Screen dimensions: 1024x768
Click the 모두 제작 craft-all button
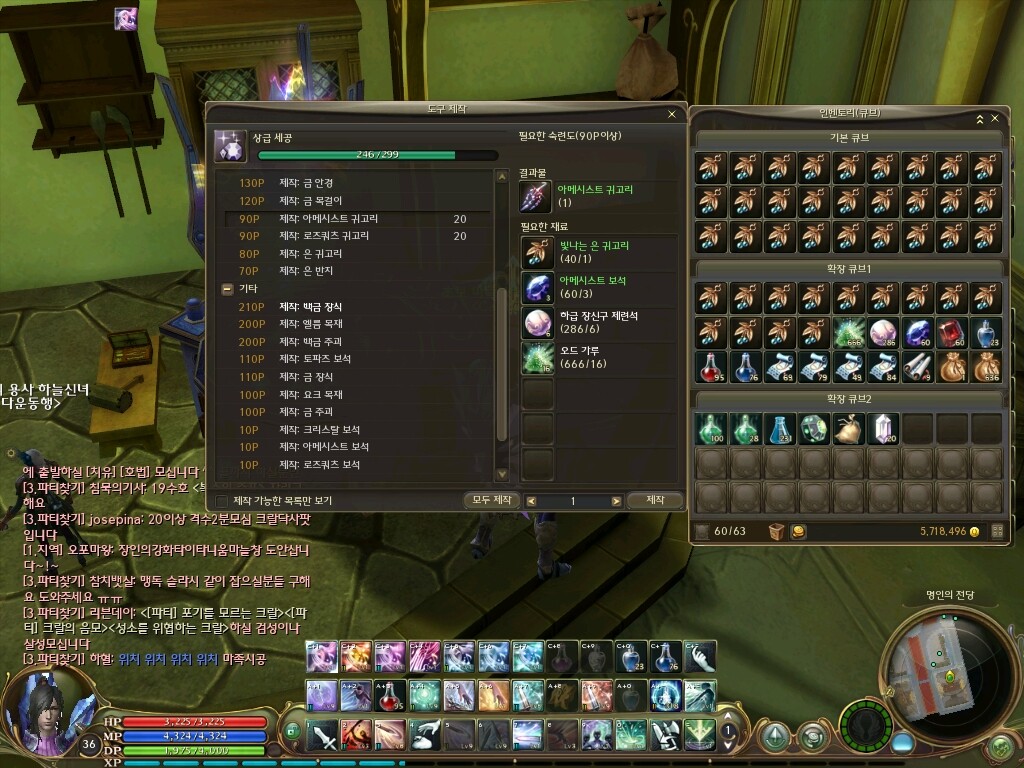coord(492,500)
